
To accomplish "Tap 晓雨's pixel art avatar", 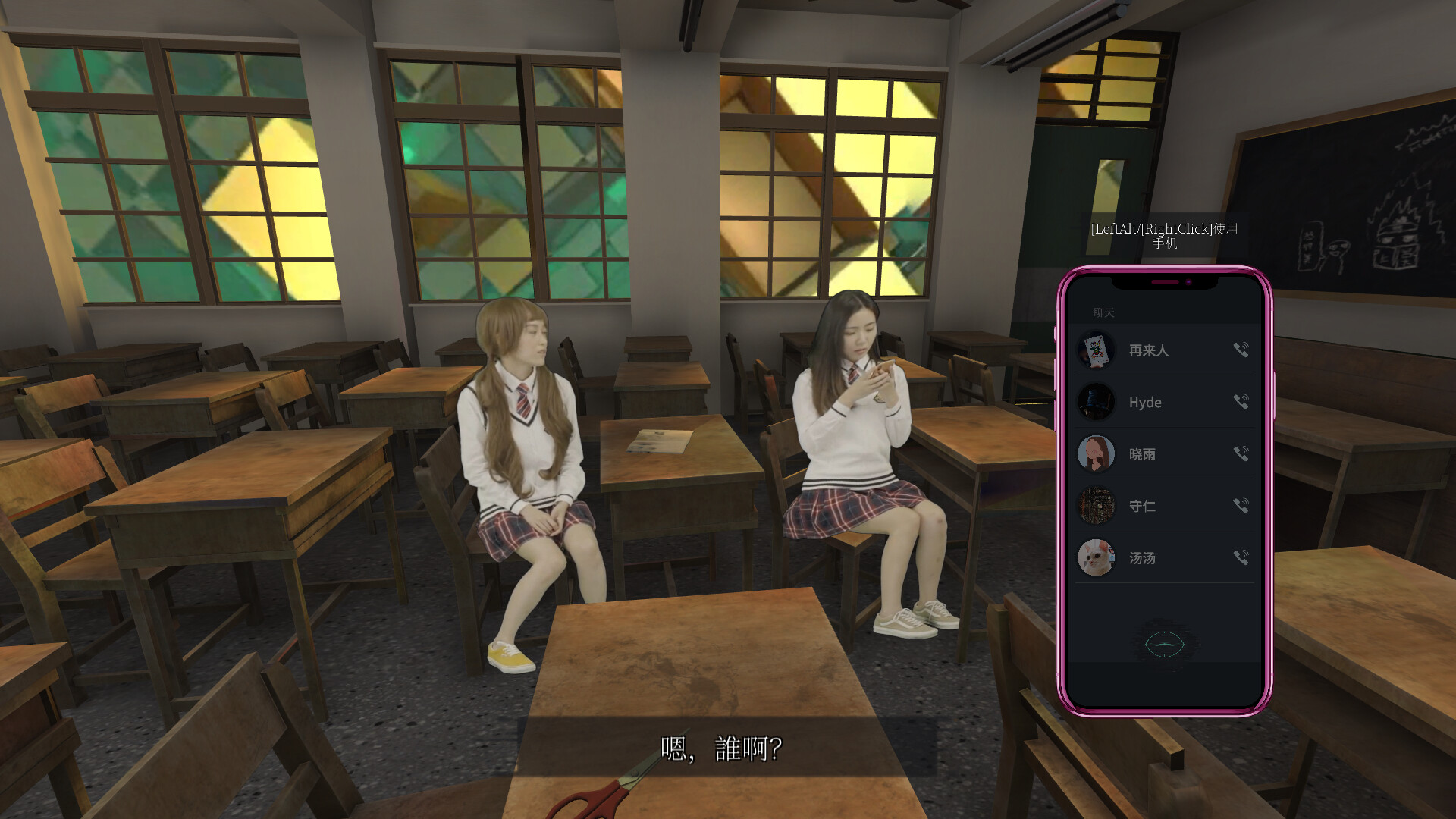I will coord(1097,453).
